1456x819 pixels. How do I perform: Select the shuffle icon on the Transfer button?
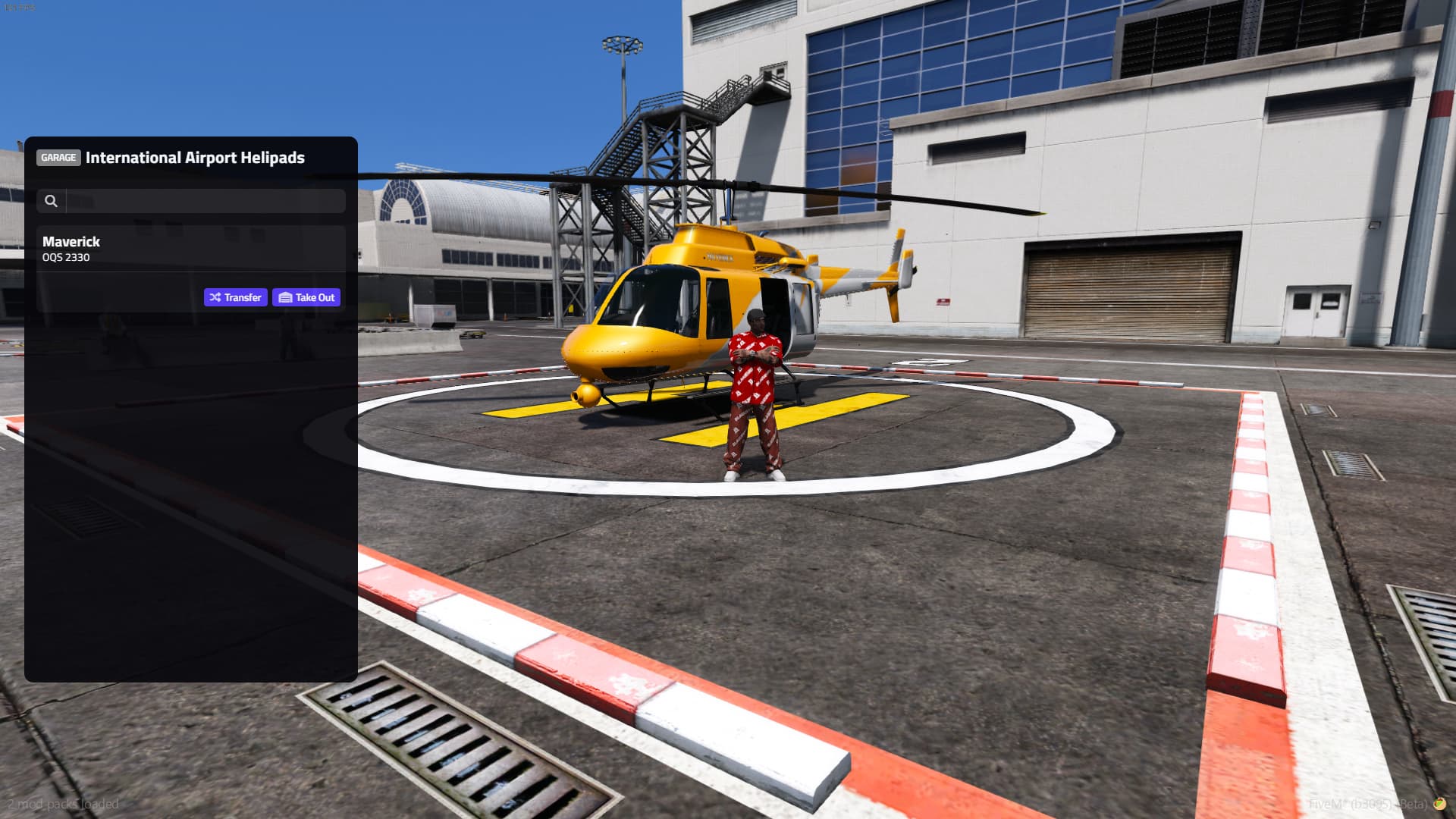click(215, 297)
